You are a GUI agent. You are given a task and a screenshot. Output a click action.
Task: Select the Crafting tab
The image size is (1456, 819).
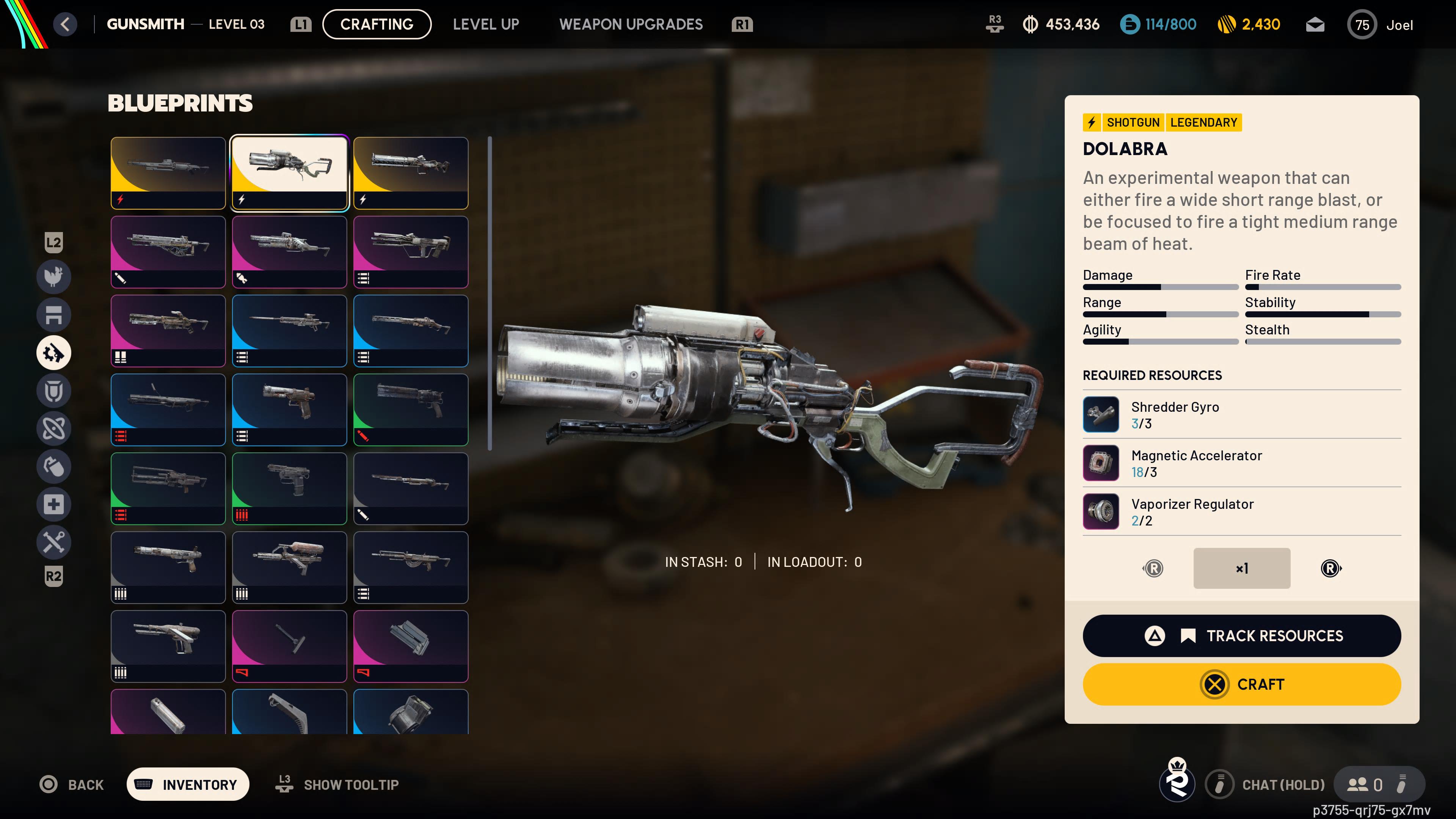[x=377, y=24]
